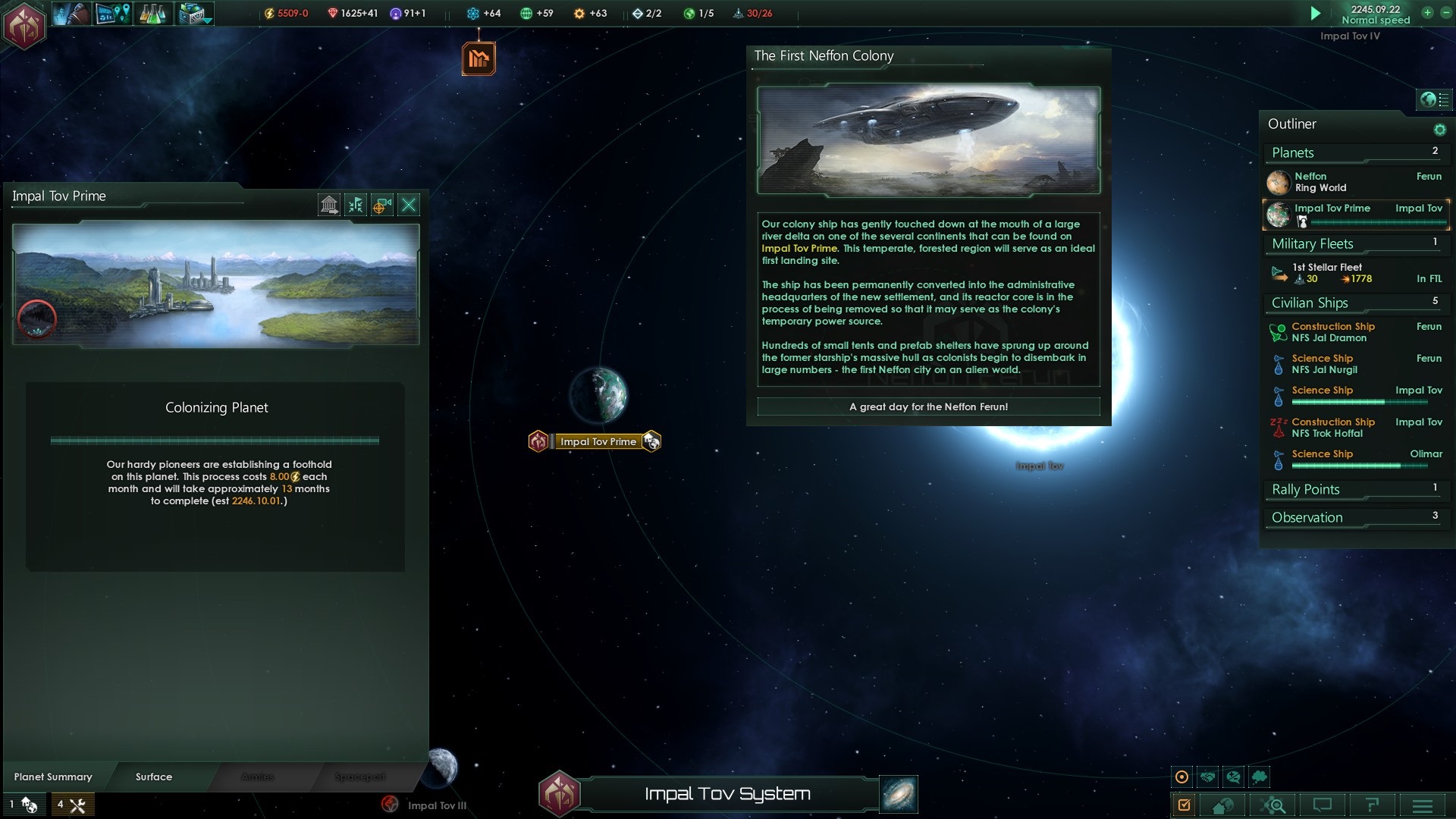Image resolution: width=1456 pixels, height=819 pixels.
Task: Open the galaxy map view
Action: (x=899, y=794)
